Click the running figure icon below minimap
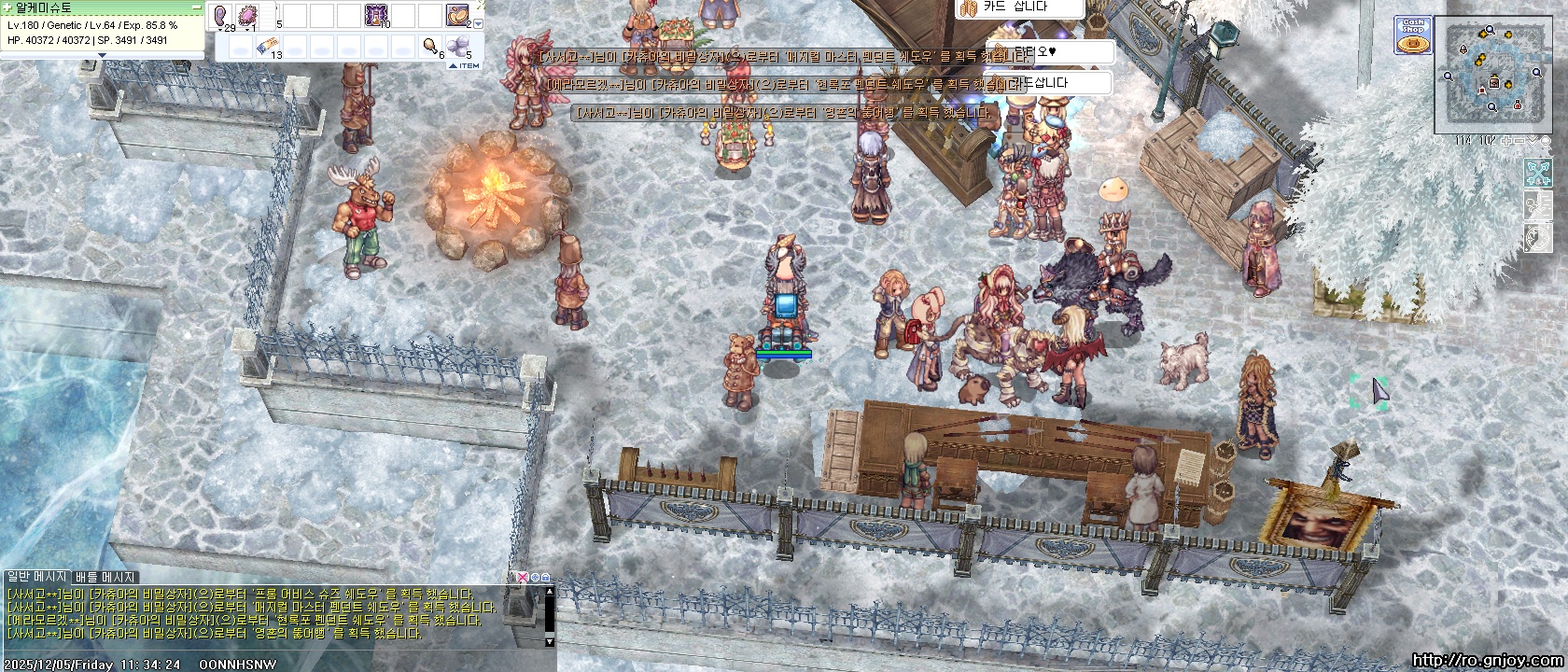Viewport: 1568px width, 672px height. tap(1538, 205)
